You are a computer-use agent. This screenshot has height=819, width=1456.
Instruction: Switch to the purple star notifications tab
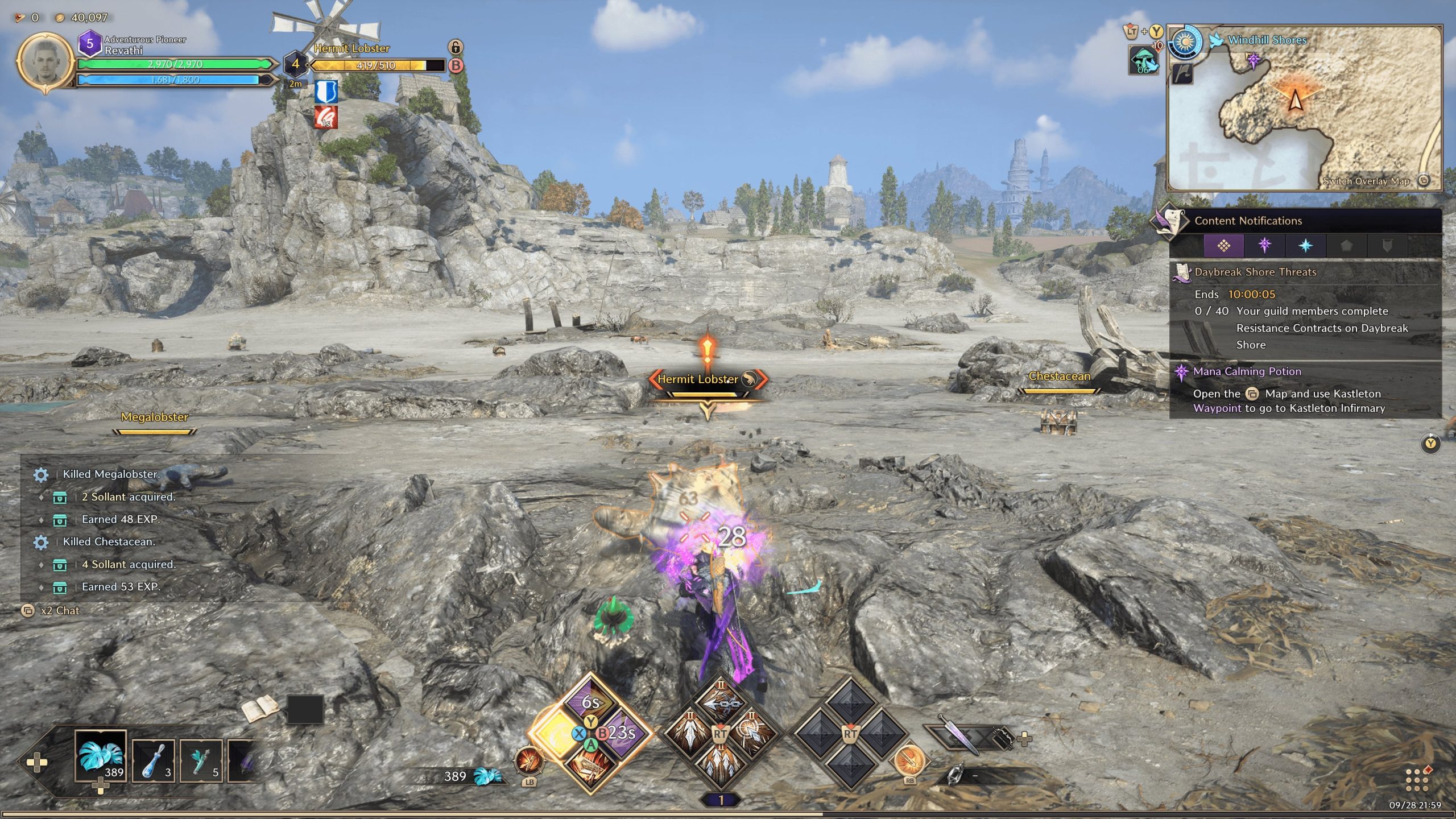1264,245
